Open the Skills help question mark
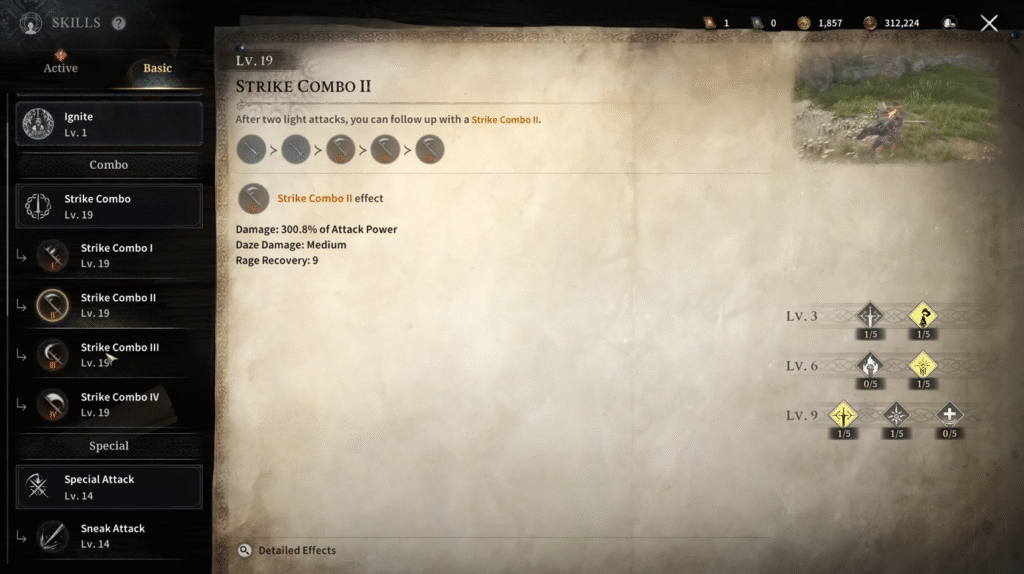 [x=119, y=23]
